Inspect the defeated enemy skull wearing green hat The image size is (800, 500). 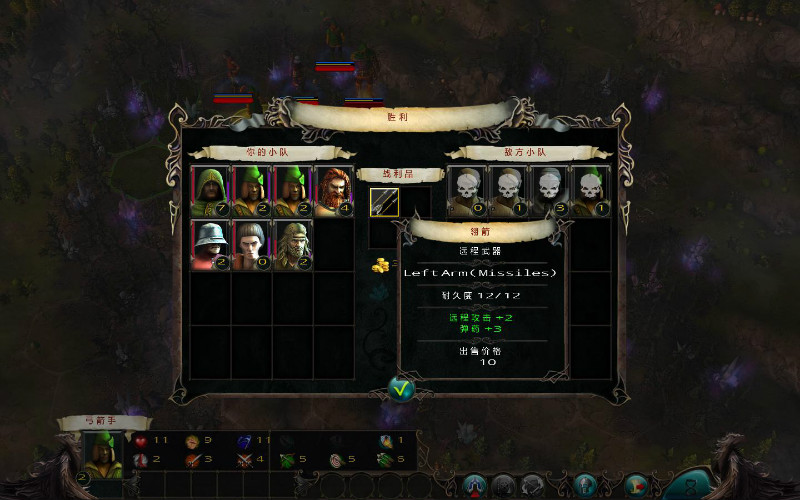tap(591, 191)
